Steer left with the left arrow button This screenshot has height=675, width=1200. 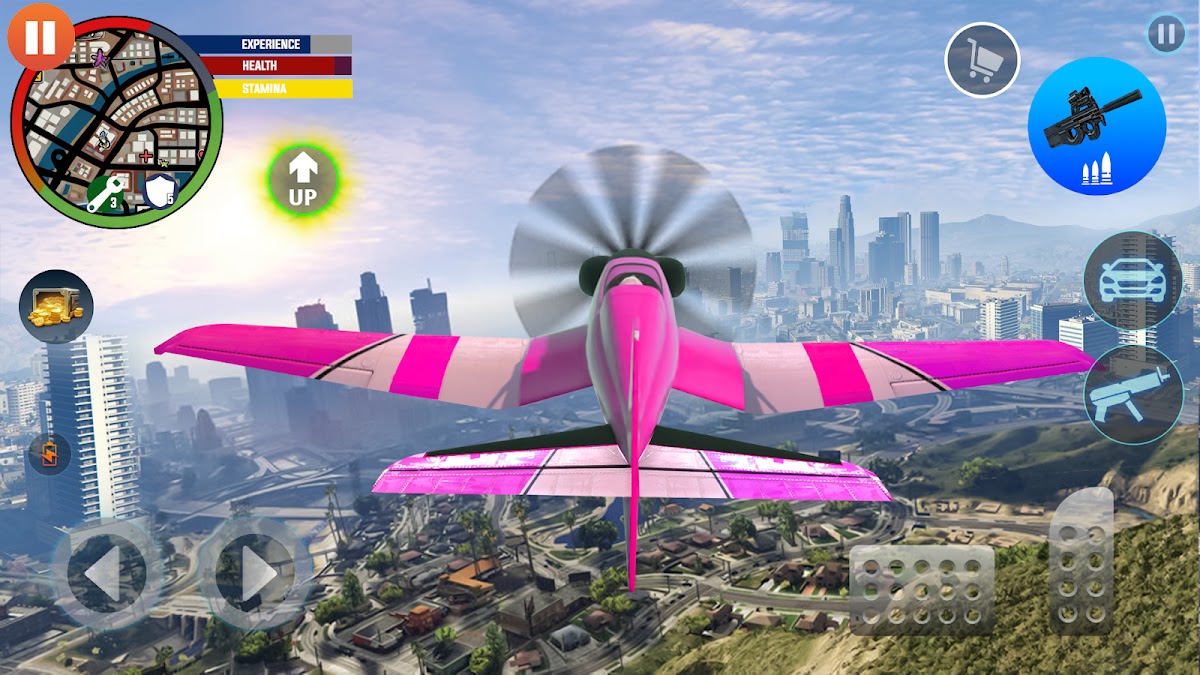(x=104, y=573)
